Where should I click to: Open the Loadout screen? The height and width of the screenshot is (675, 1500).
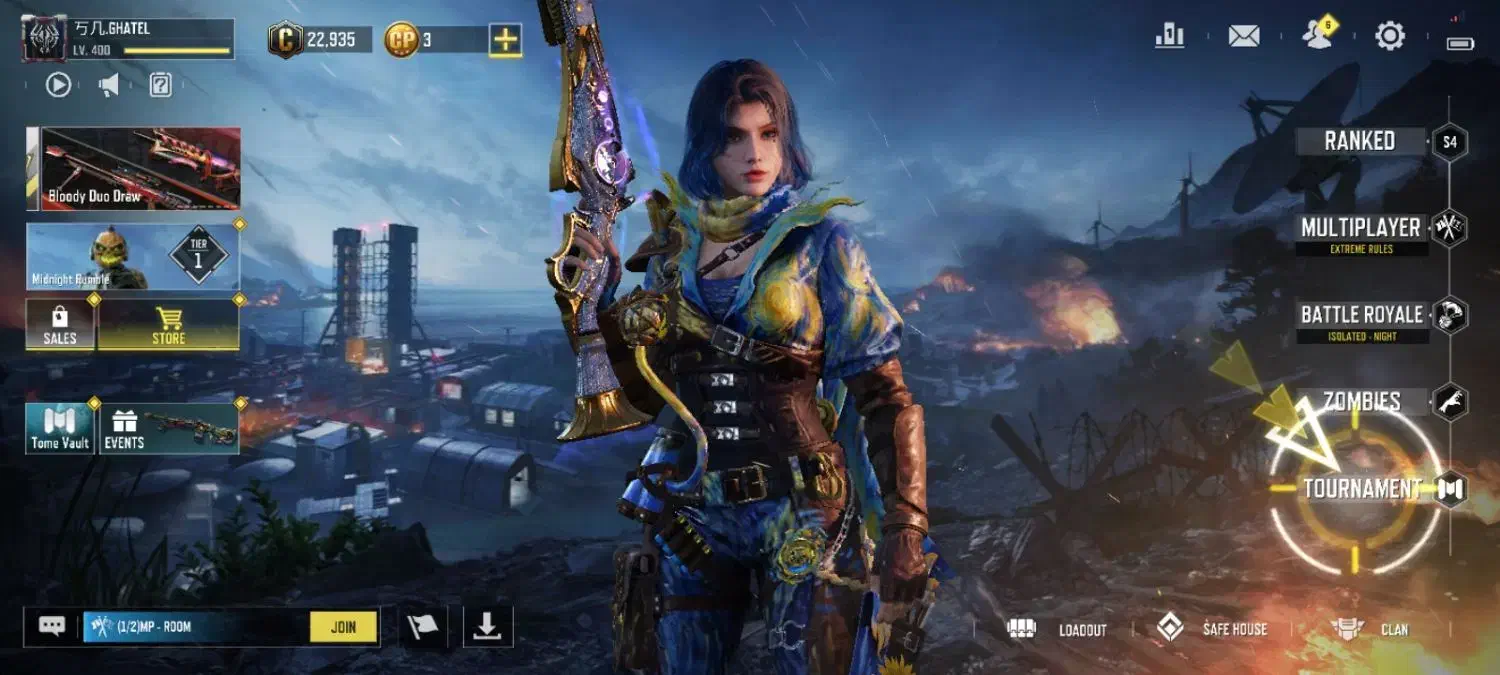point(1058,629)
